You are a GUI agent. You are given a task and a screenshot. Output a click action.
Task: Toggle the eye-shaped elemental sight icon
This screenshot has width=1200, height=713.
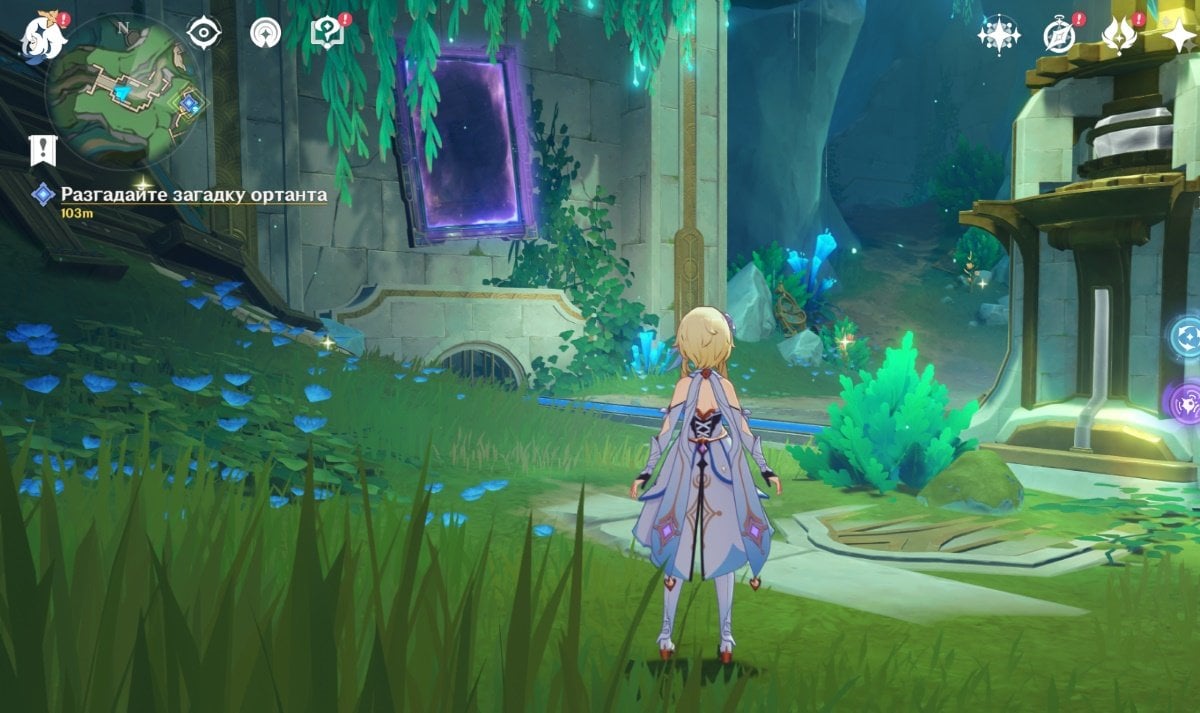click(204, 34)
